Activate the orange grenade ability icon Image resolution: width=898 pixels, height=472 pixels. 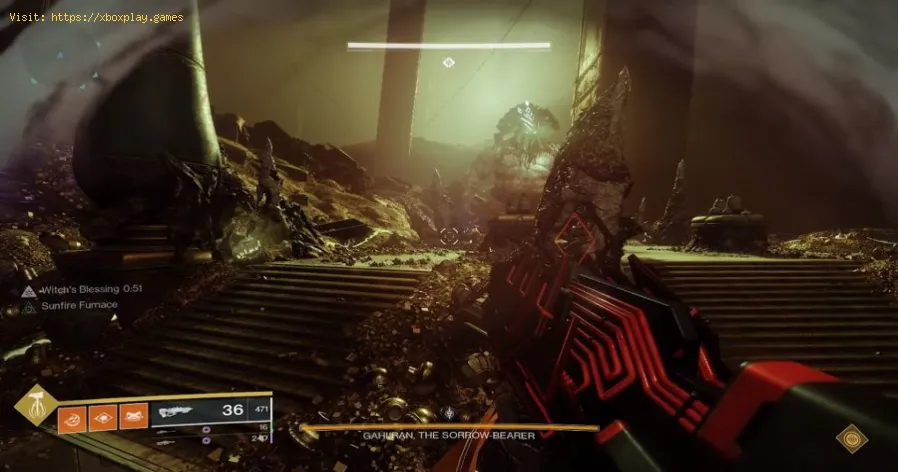[x=73, y=415]
